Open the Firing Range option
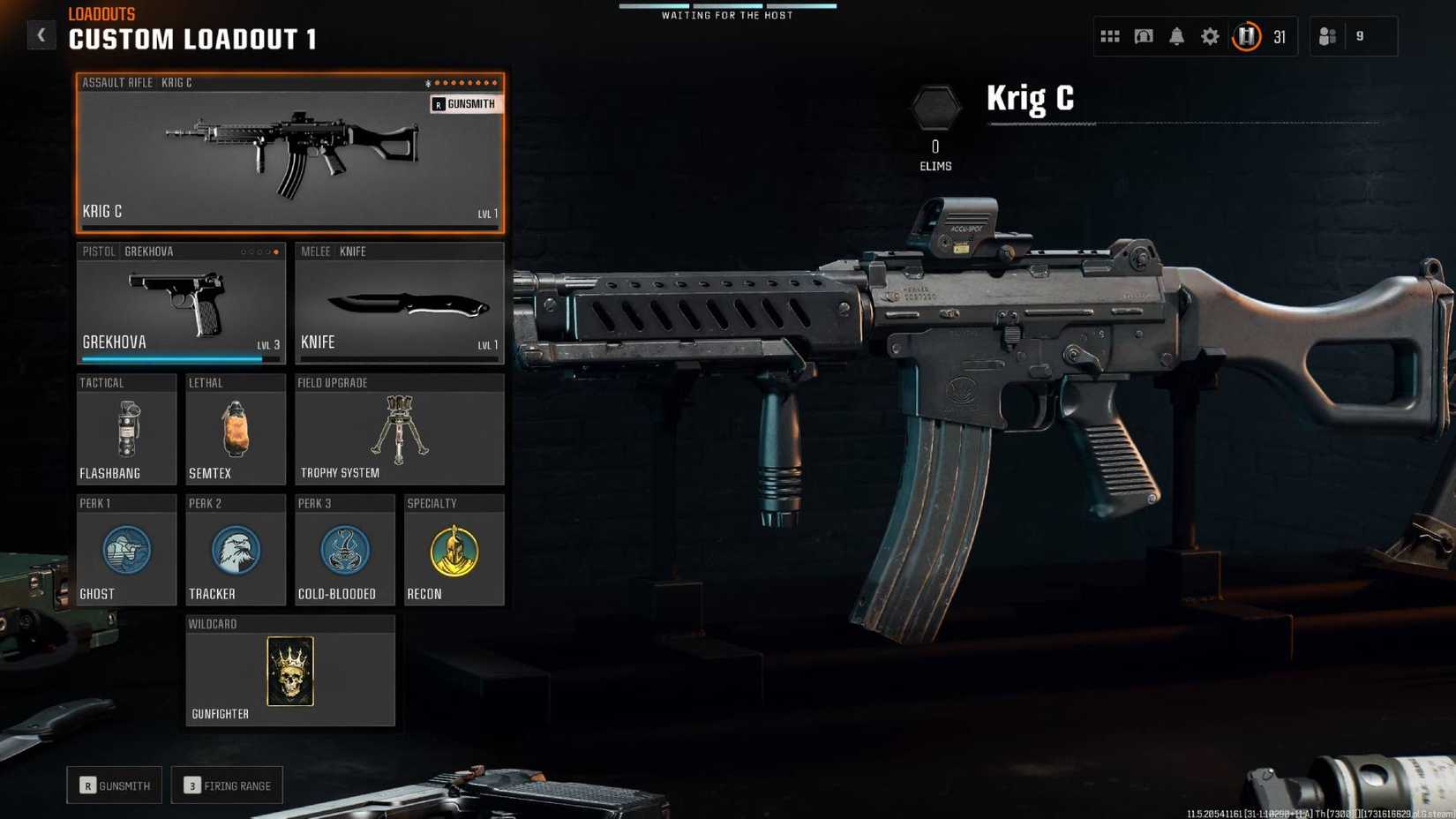The image size is (1456, 819). pyautogui.click(x=227, y=785)
